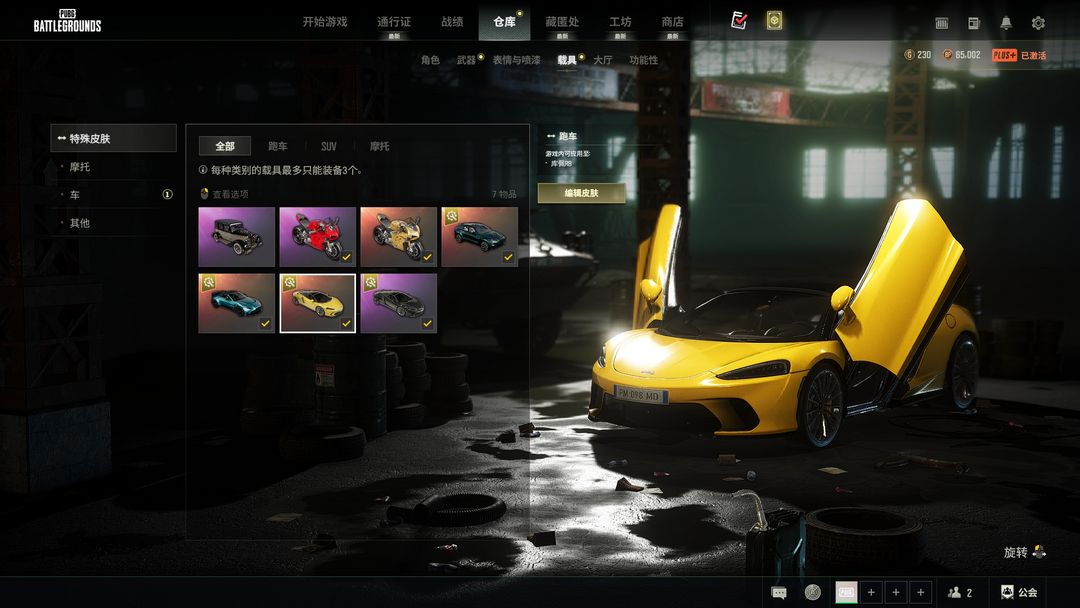Screen dimensions: 1080x608
Task: Select the vintage black car skin
Action: point(236,237)
